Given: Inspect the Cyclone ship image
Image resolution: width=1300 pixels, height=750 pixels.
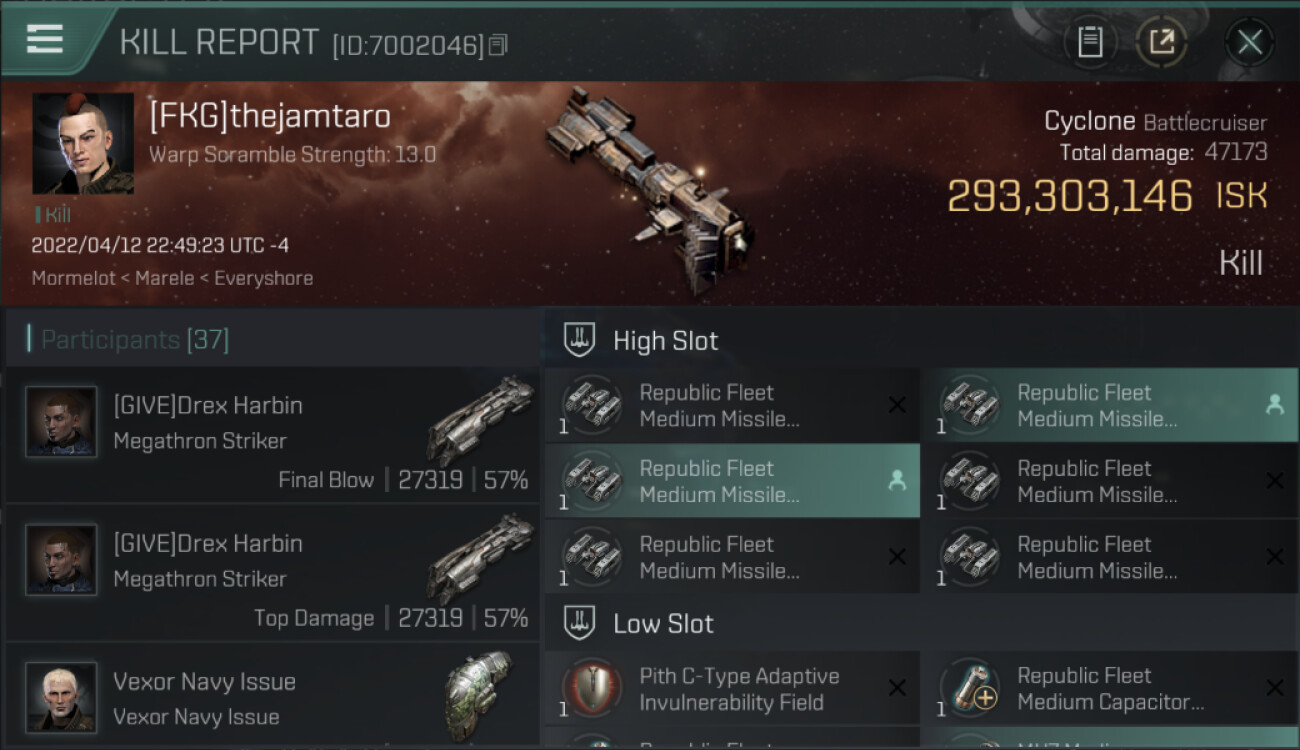Looking at the screenshot, I should (x=648, y=175).
